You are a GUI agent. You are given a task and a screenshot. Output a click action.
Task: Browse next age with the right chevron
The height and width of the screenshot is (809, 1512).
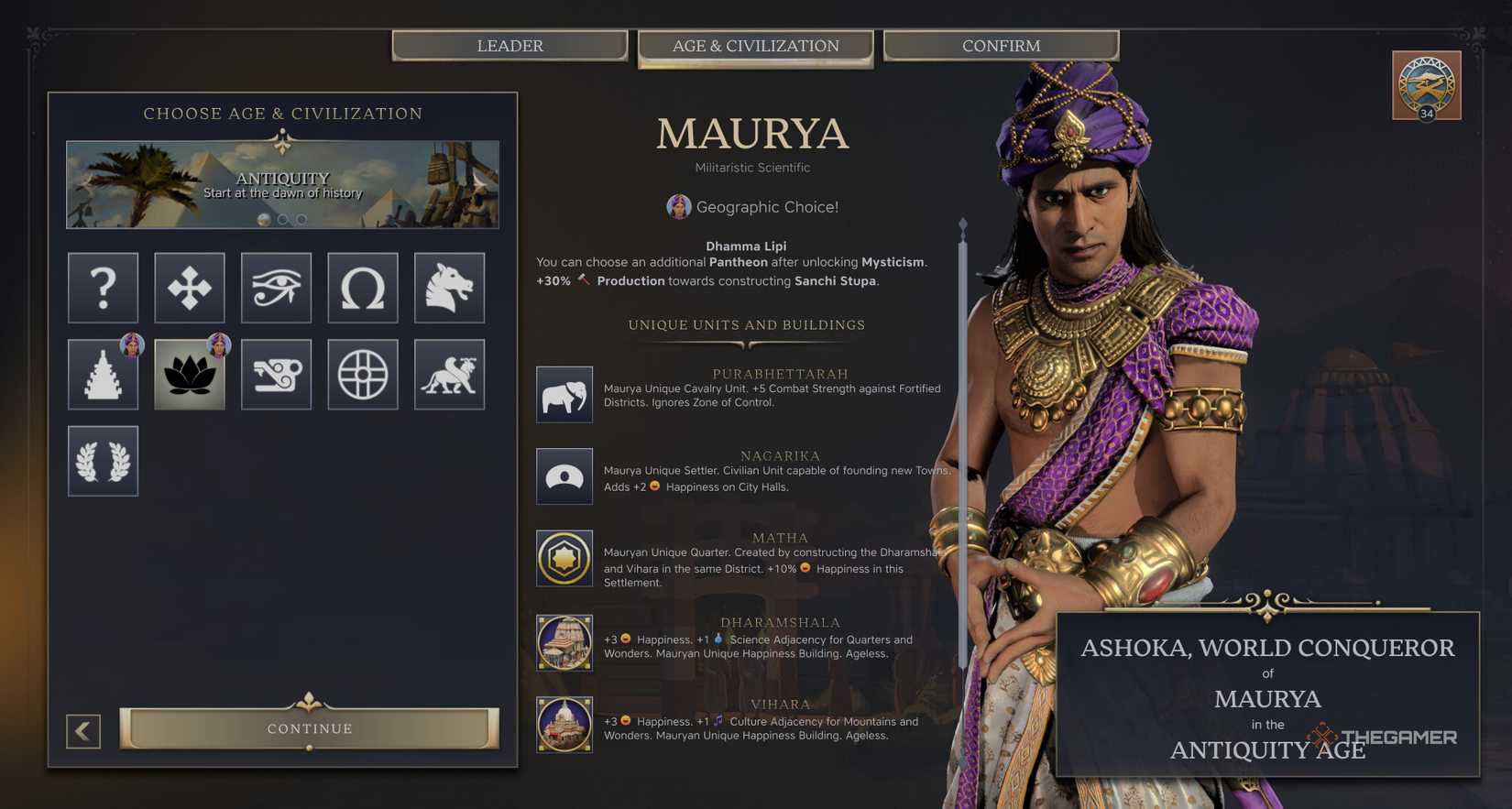(x=483, y=183)
